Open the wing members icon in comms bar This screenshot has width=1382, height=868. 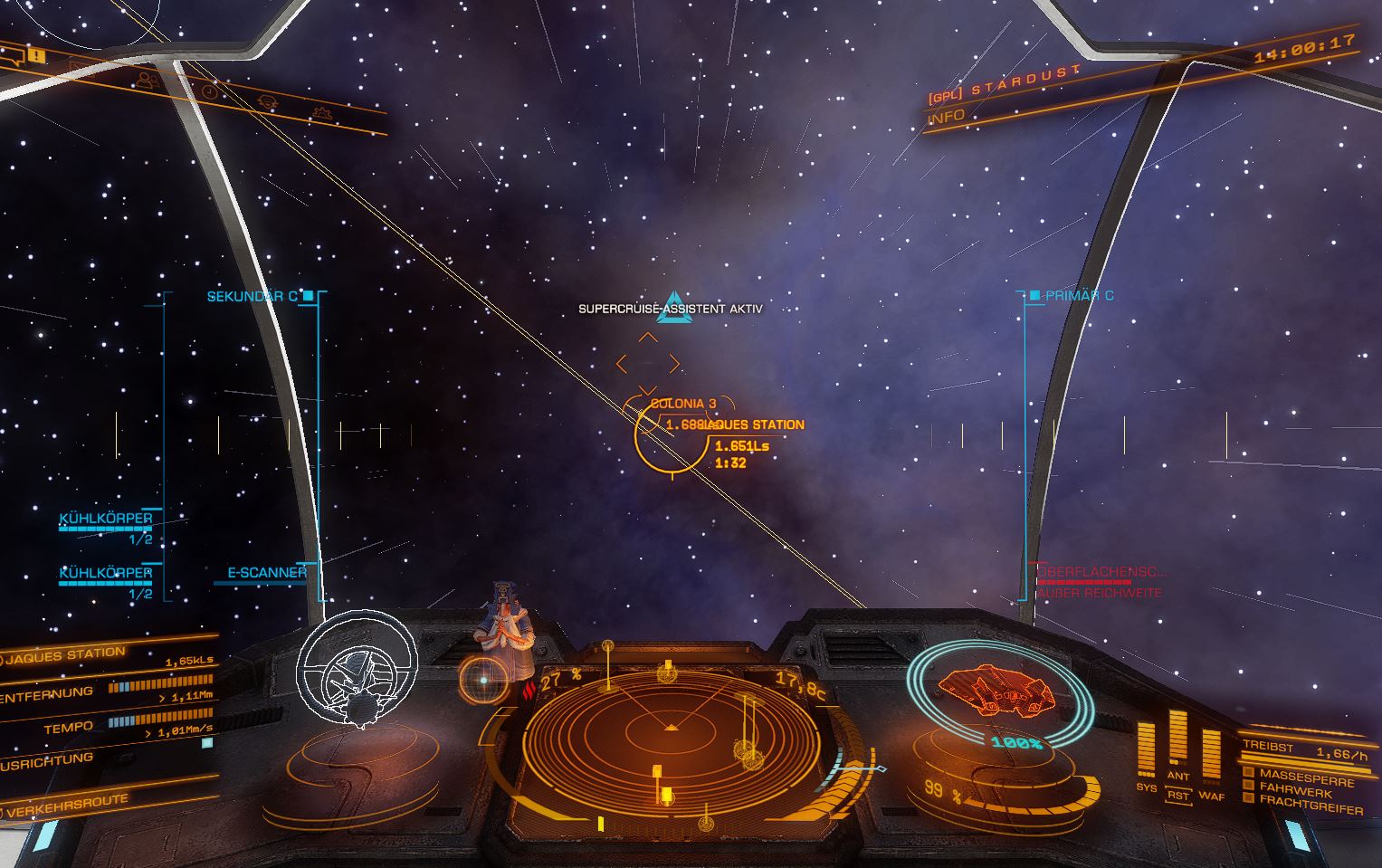147,80
